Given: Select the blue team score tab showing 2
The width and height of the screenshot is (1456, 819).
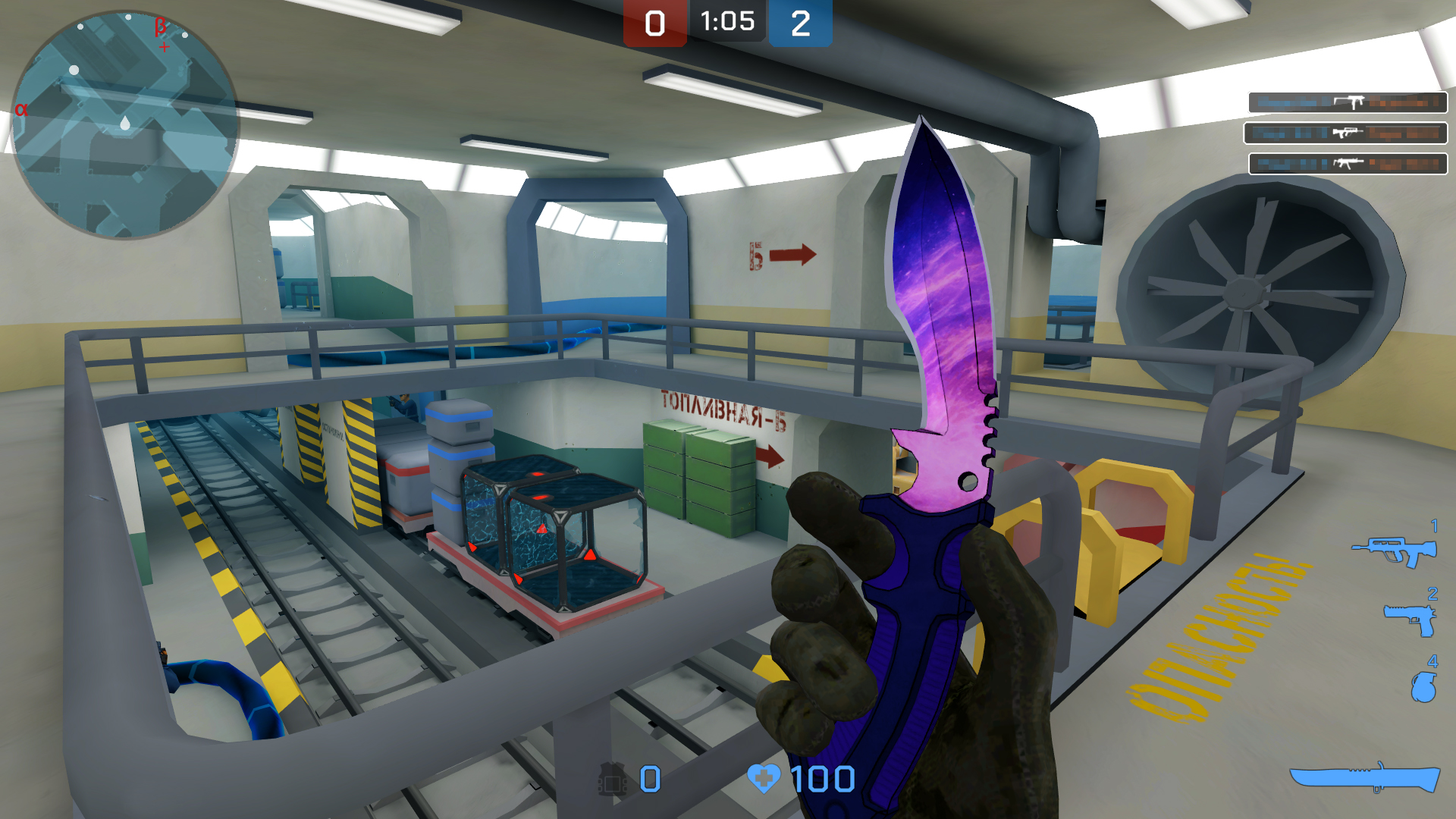Looking at the screenshot, I should click(800, 21).
